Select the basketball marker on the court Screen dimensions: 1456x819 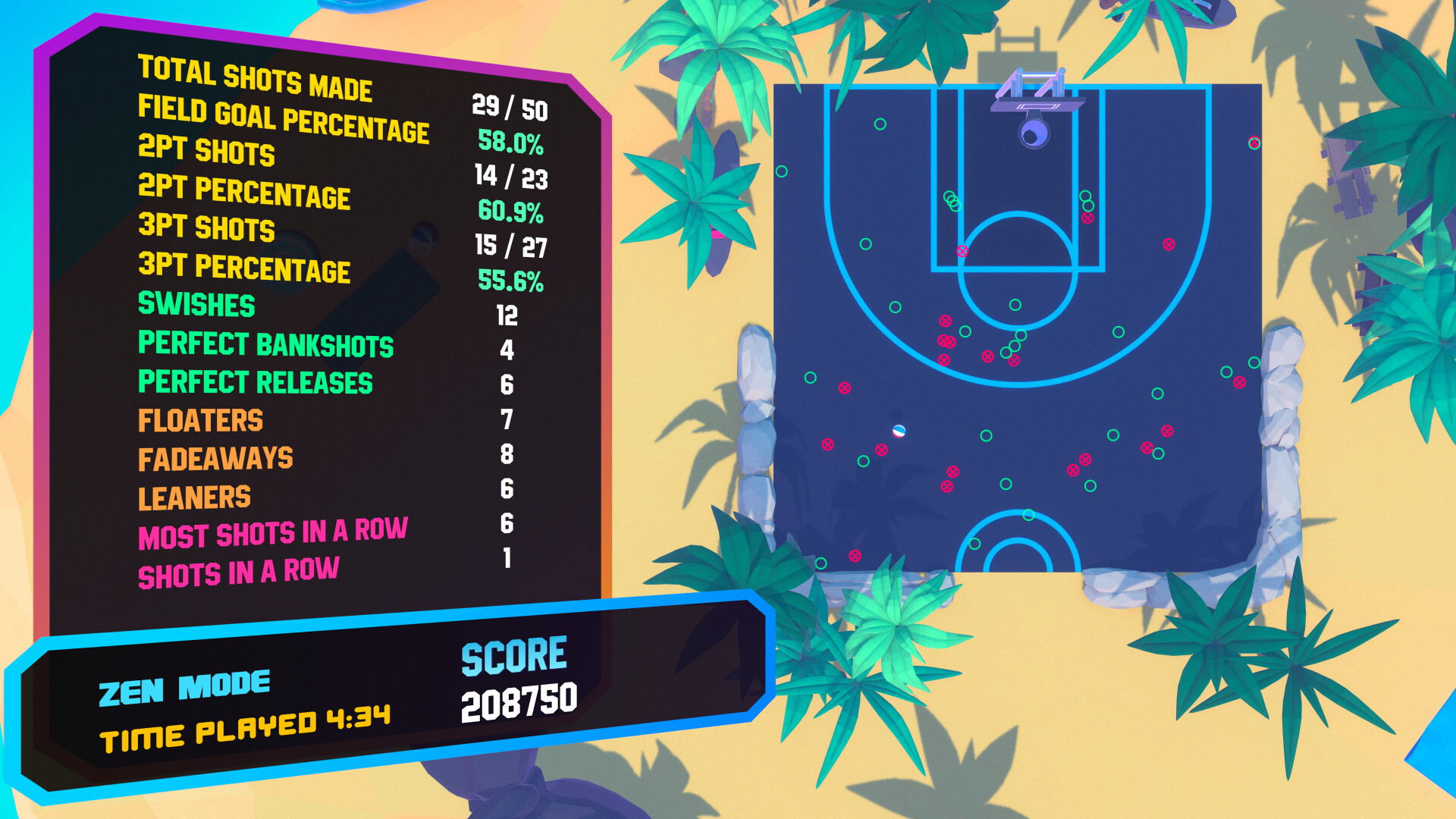[899, 431]
